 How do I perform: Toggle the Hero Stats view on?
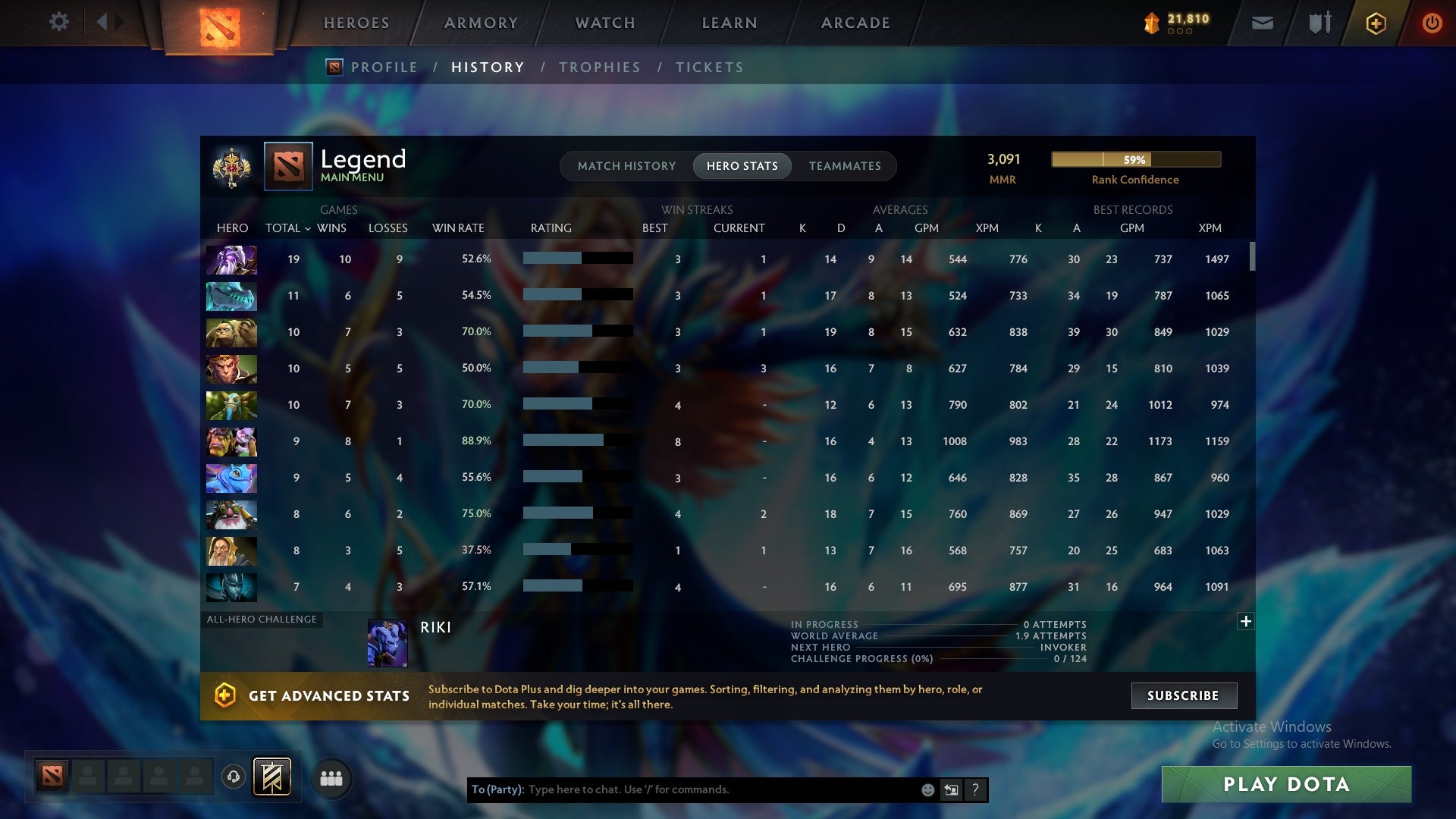coord(742,166)
